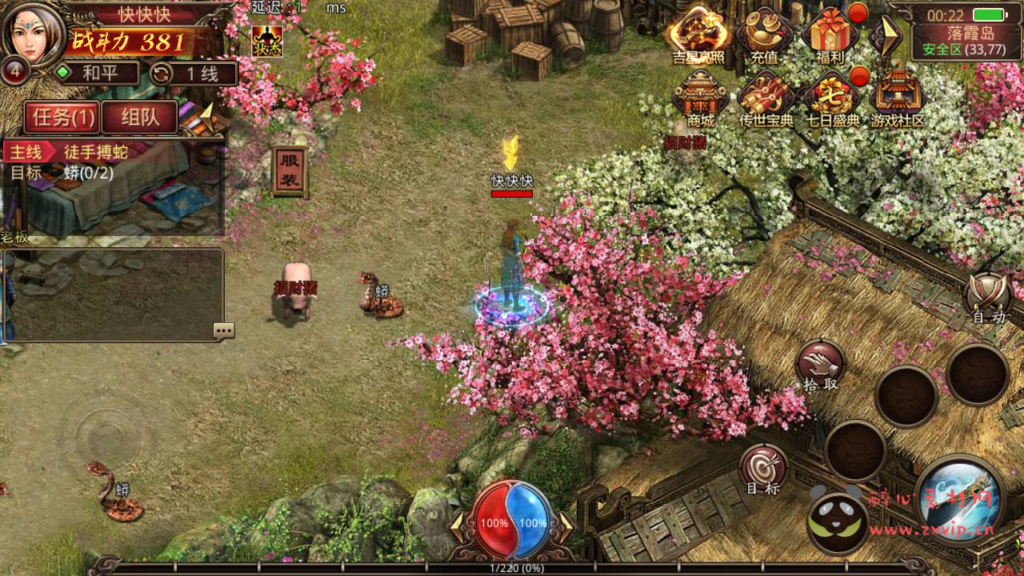Collapse the top icon menu with arrow
Image resolution: width=1024 pixels, height=576 pixels.
pos(884,35)
